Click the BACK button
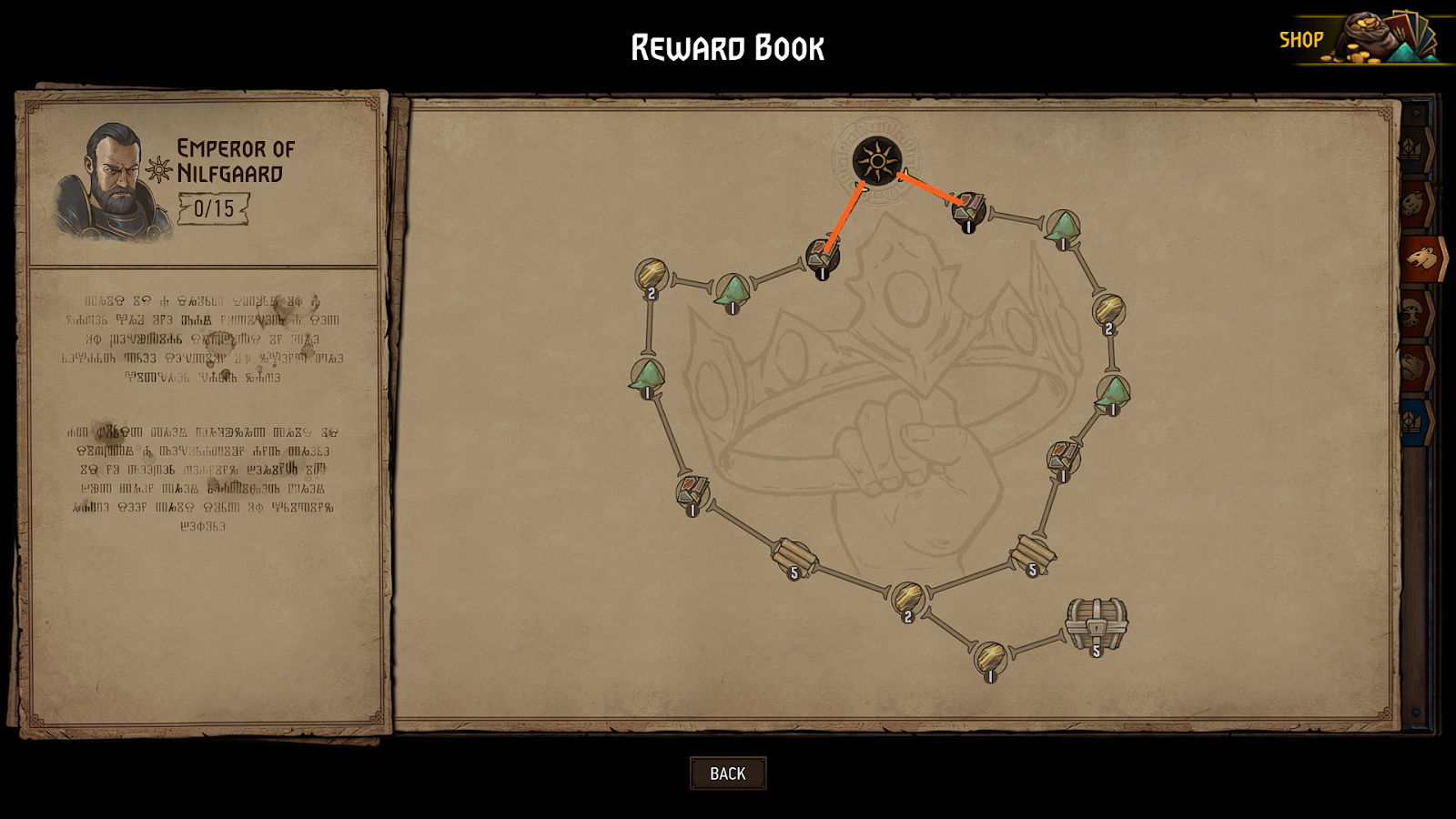Image resolution: width=1456 pixels, height=819 pixels. coord(727,773)
